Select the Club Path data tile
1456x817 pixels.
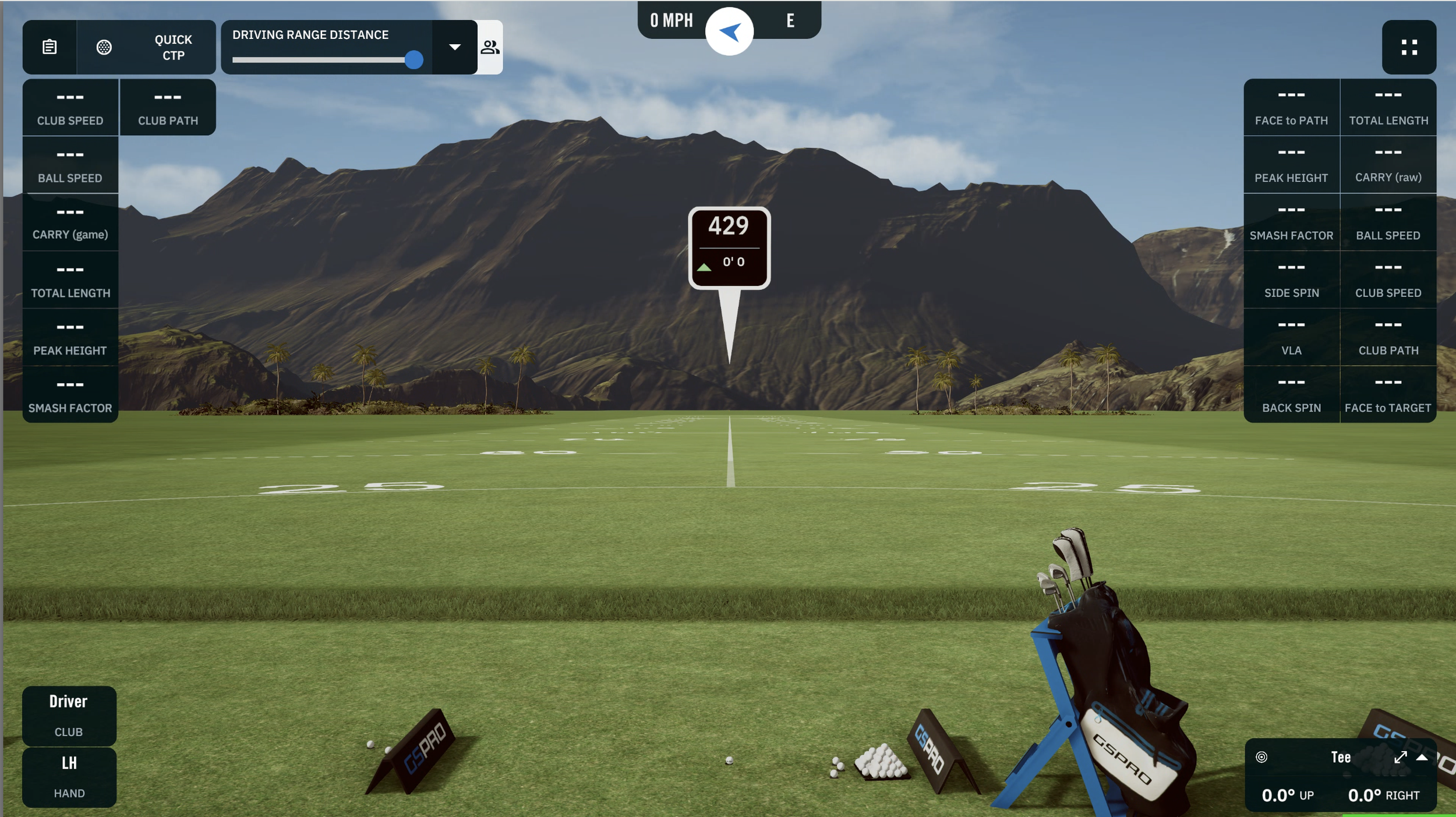tap(168, 107)
